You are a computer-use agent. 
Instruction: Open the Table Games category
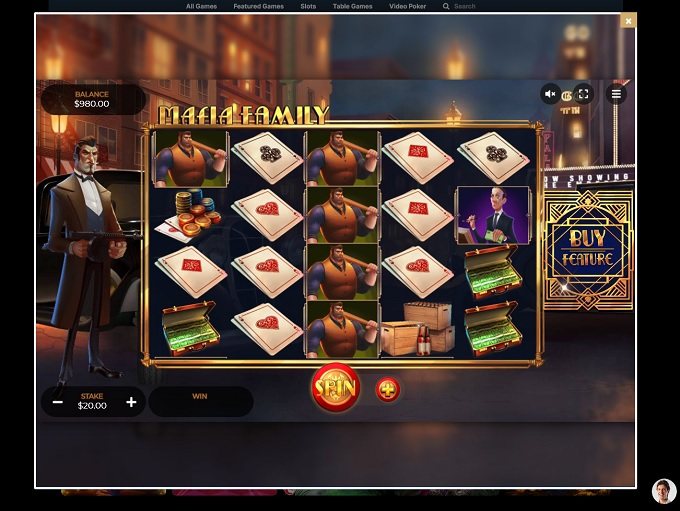(352, 6)
